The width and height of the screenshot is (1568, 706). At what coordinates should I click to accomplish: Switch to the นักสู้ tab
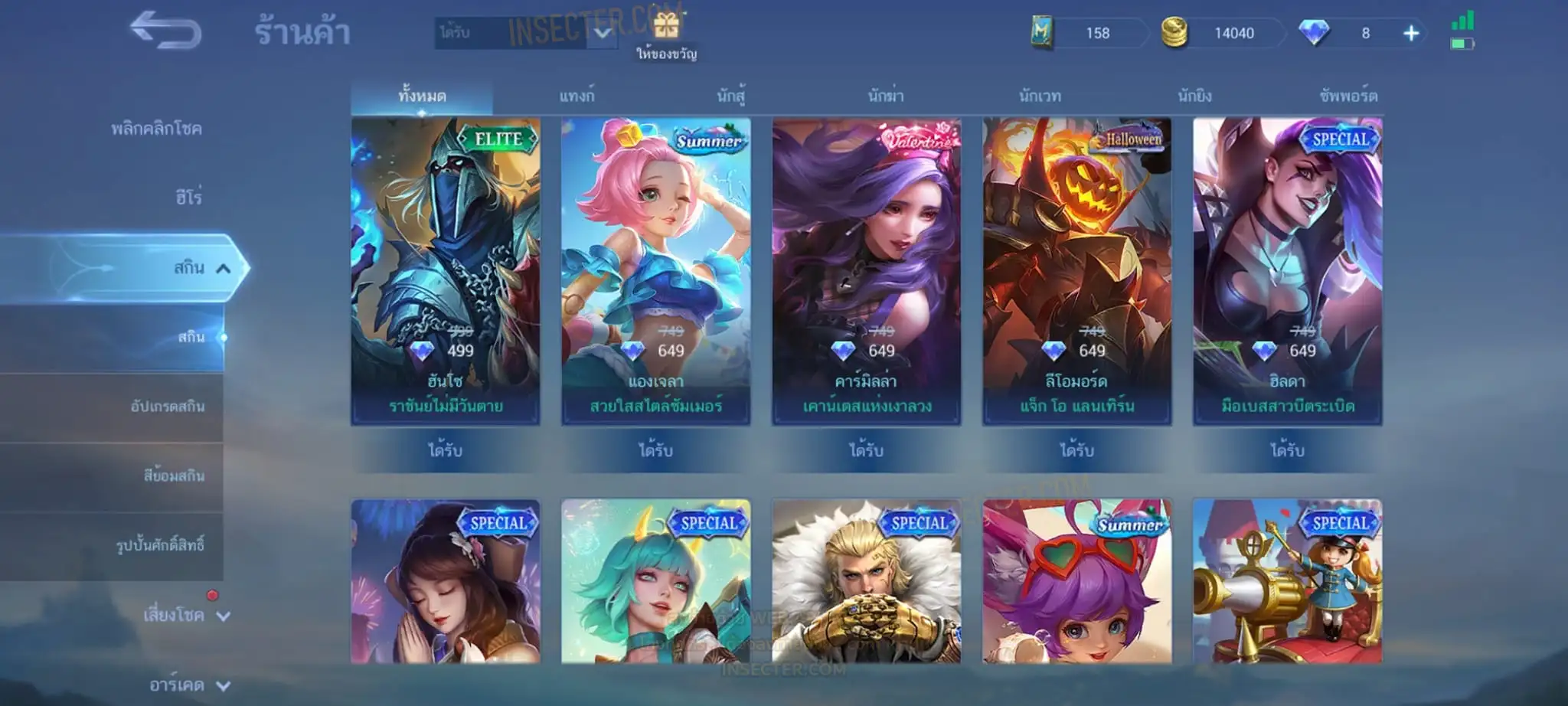[731, 96]
